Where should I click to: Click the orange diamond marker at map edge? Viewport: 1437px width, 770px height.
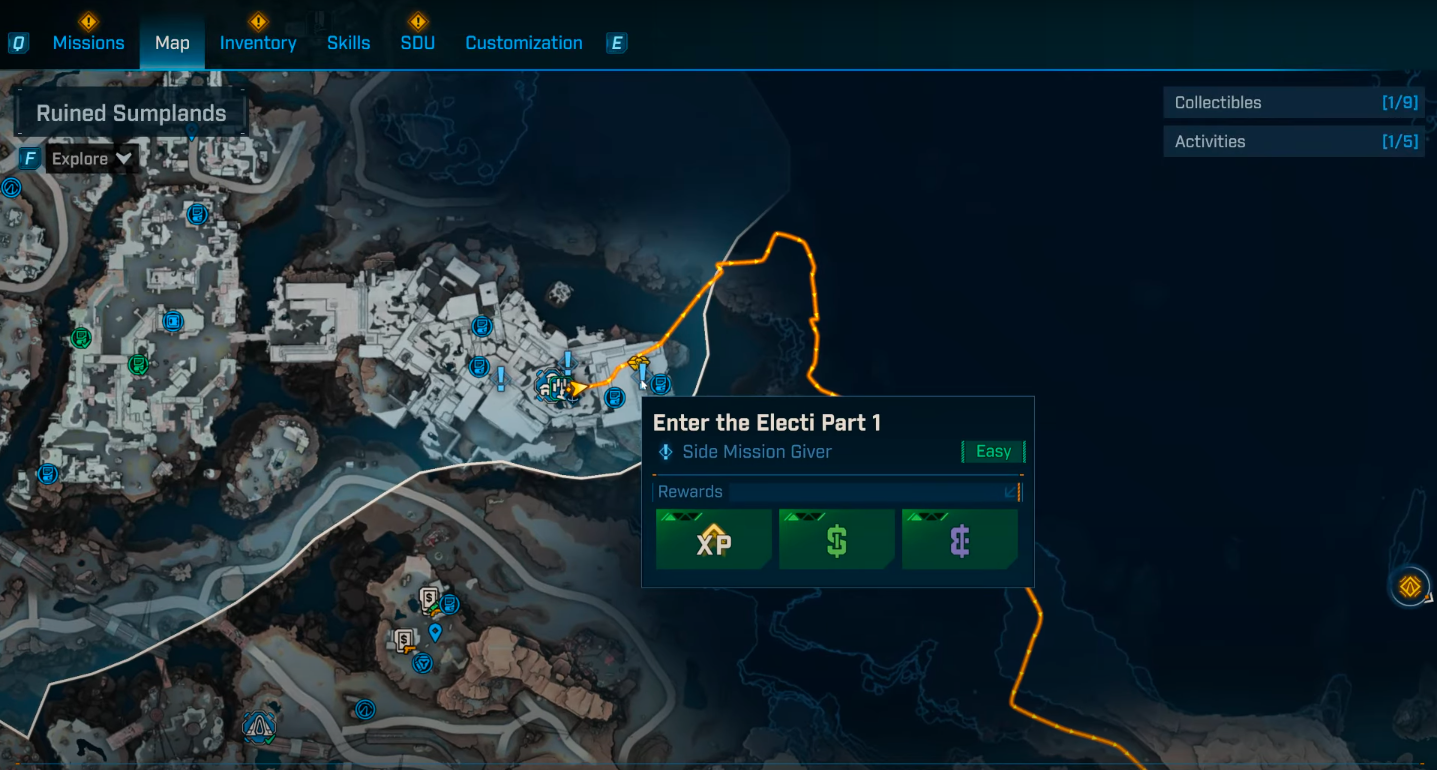1410,587
